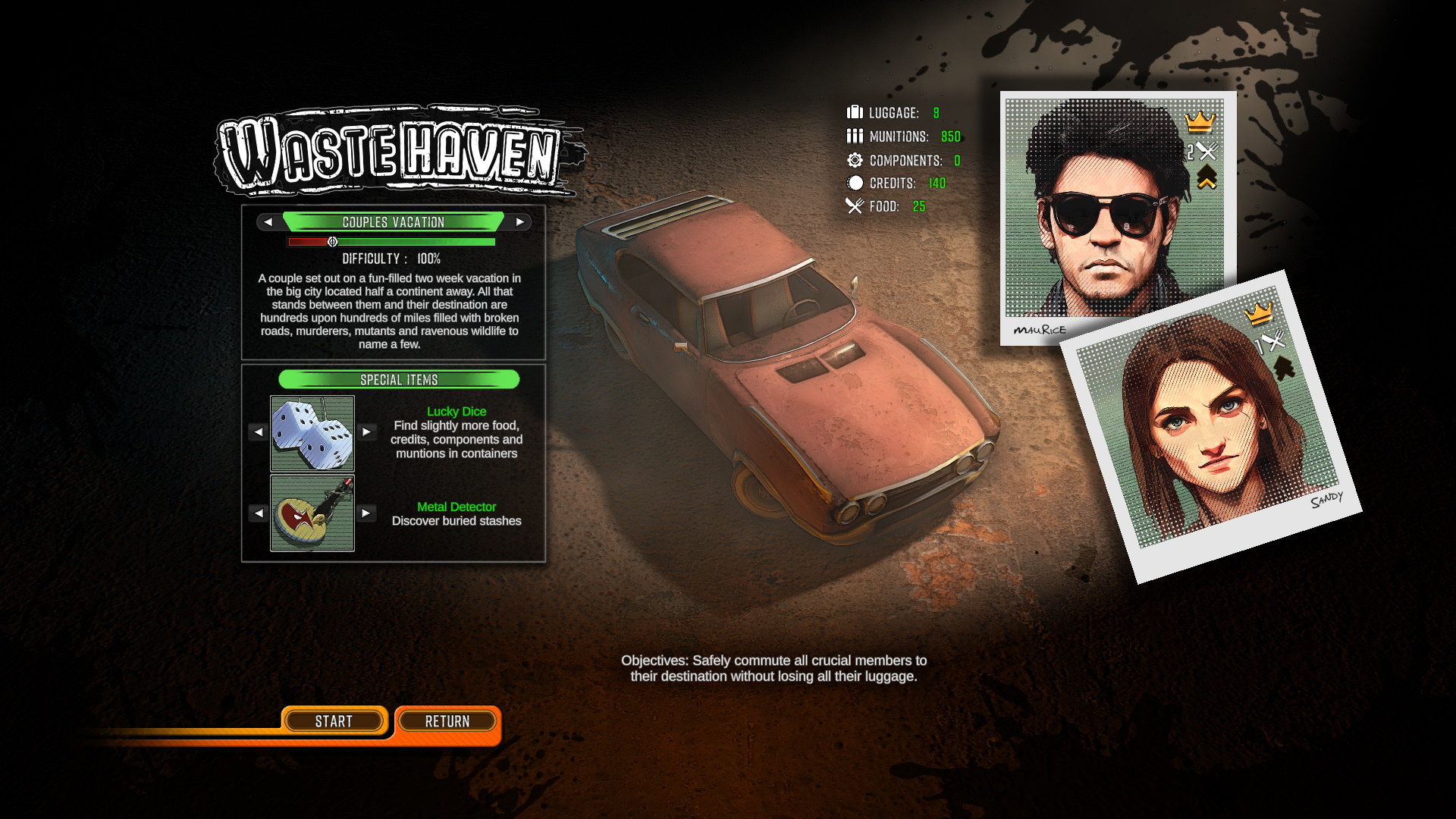Click the Components gear icon

[855, 160]
